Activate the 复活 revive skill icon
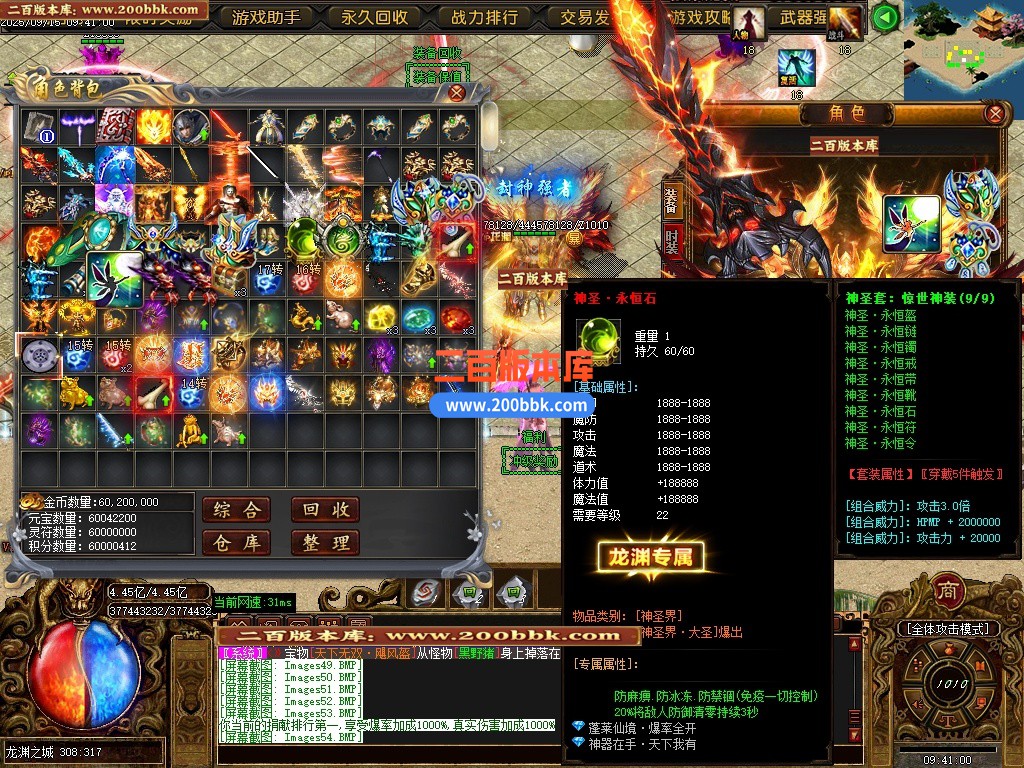 [797, 68]
